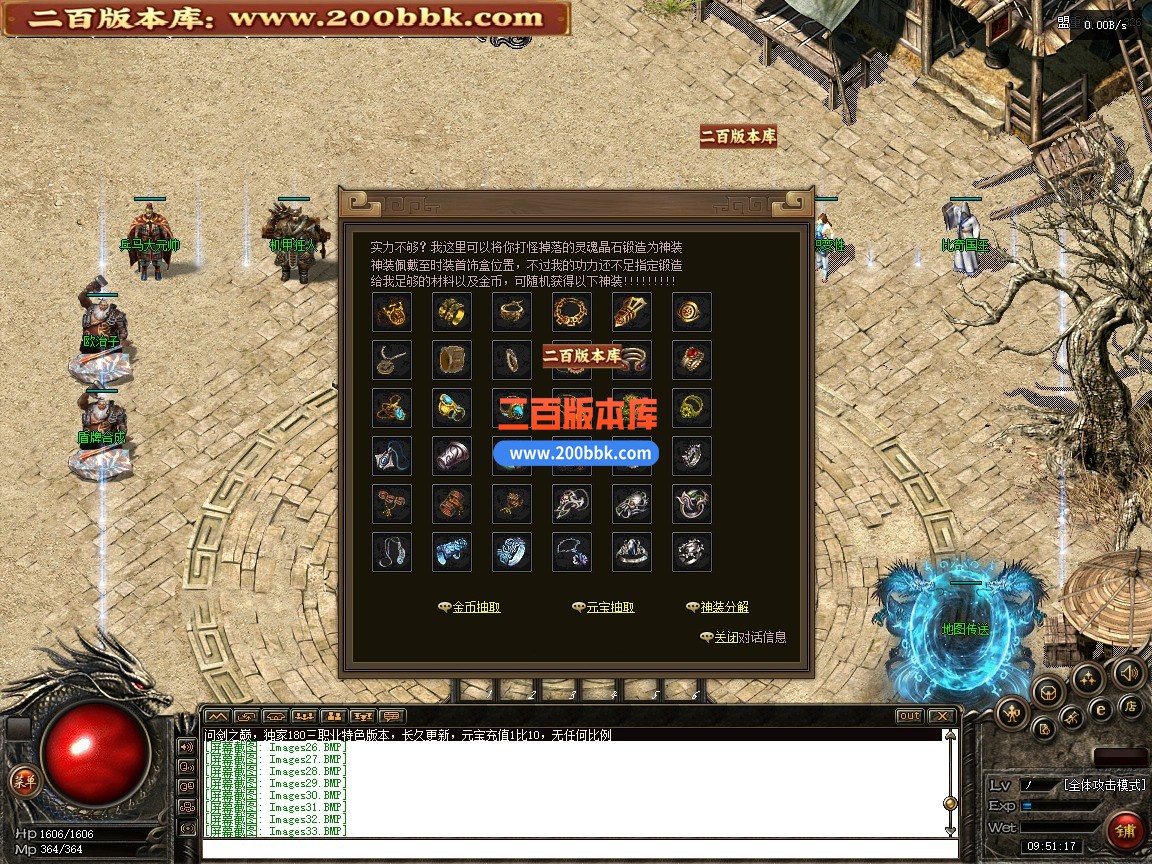Open the skills sparkle icon button
The width and height of the screenshot is (1152, 864).
point(1088,679)
